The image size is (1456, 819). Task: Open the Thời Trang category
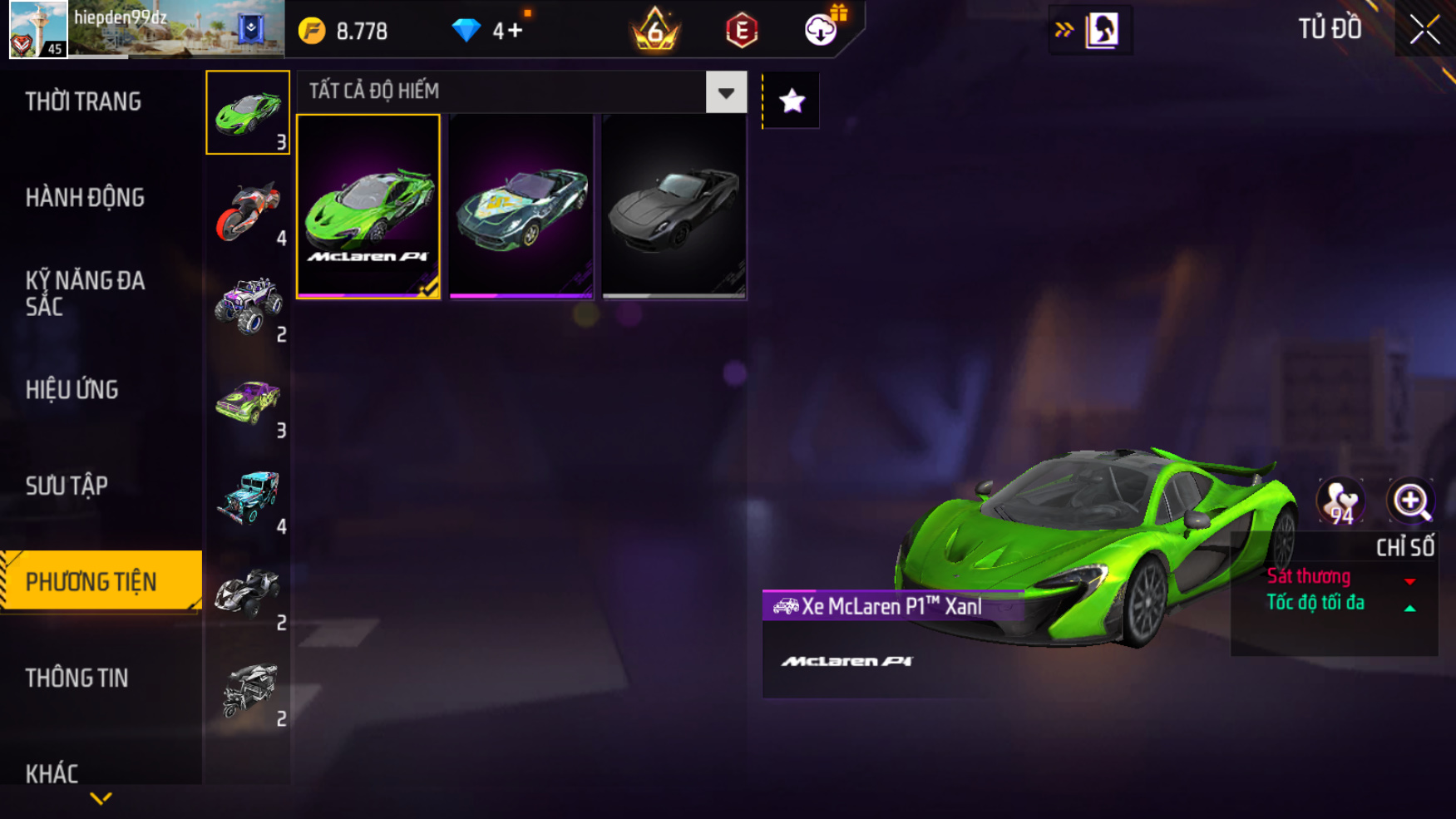click(83, 101)
